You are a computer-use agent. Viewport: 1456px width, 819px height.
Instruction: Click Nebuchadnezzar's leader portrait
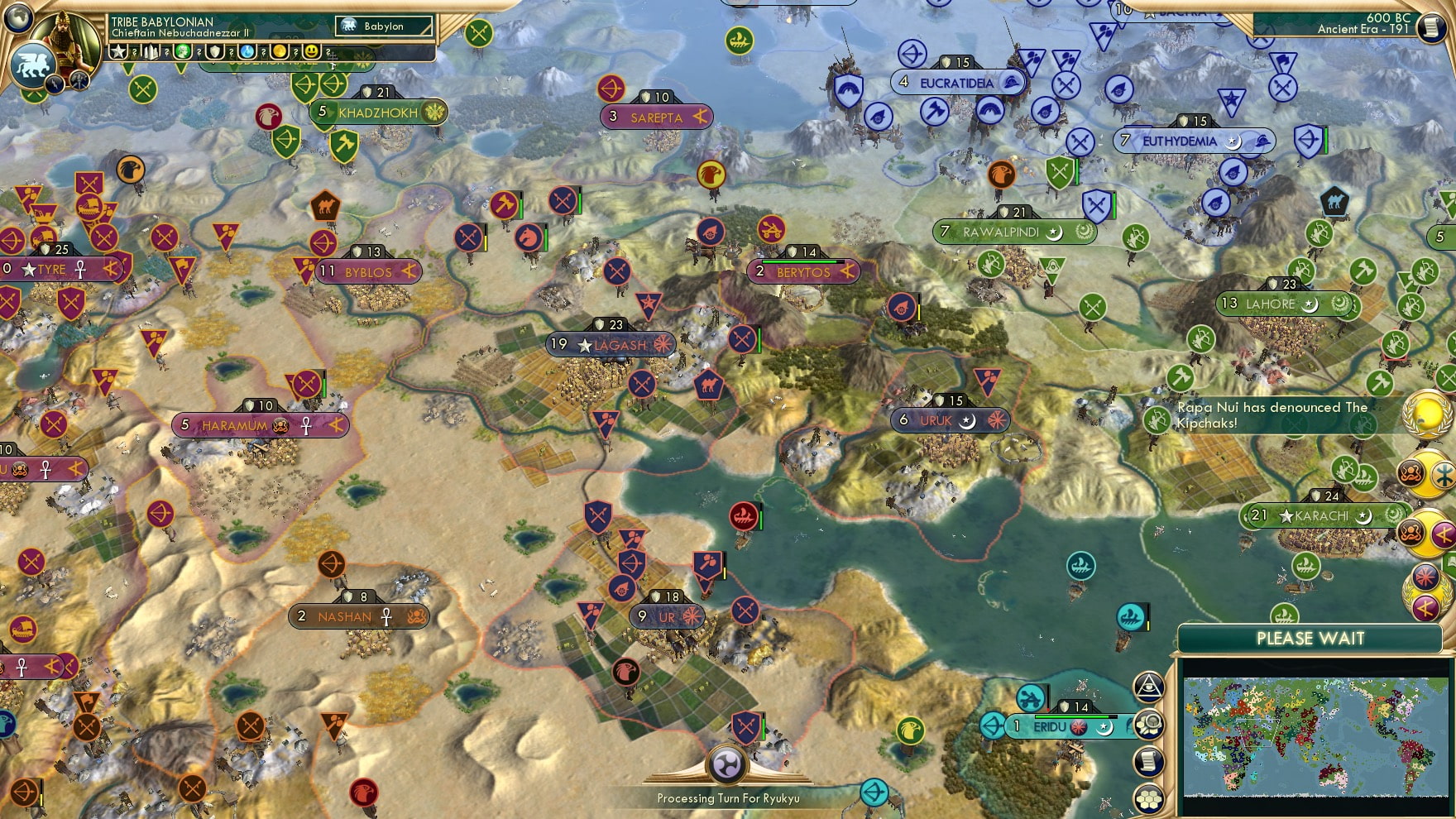(x=71, y=36)
